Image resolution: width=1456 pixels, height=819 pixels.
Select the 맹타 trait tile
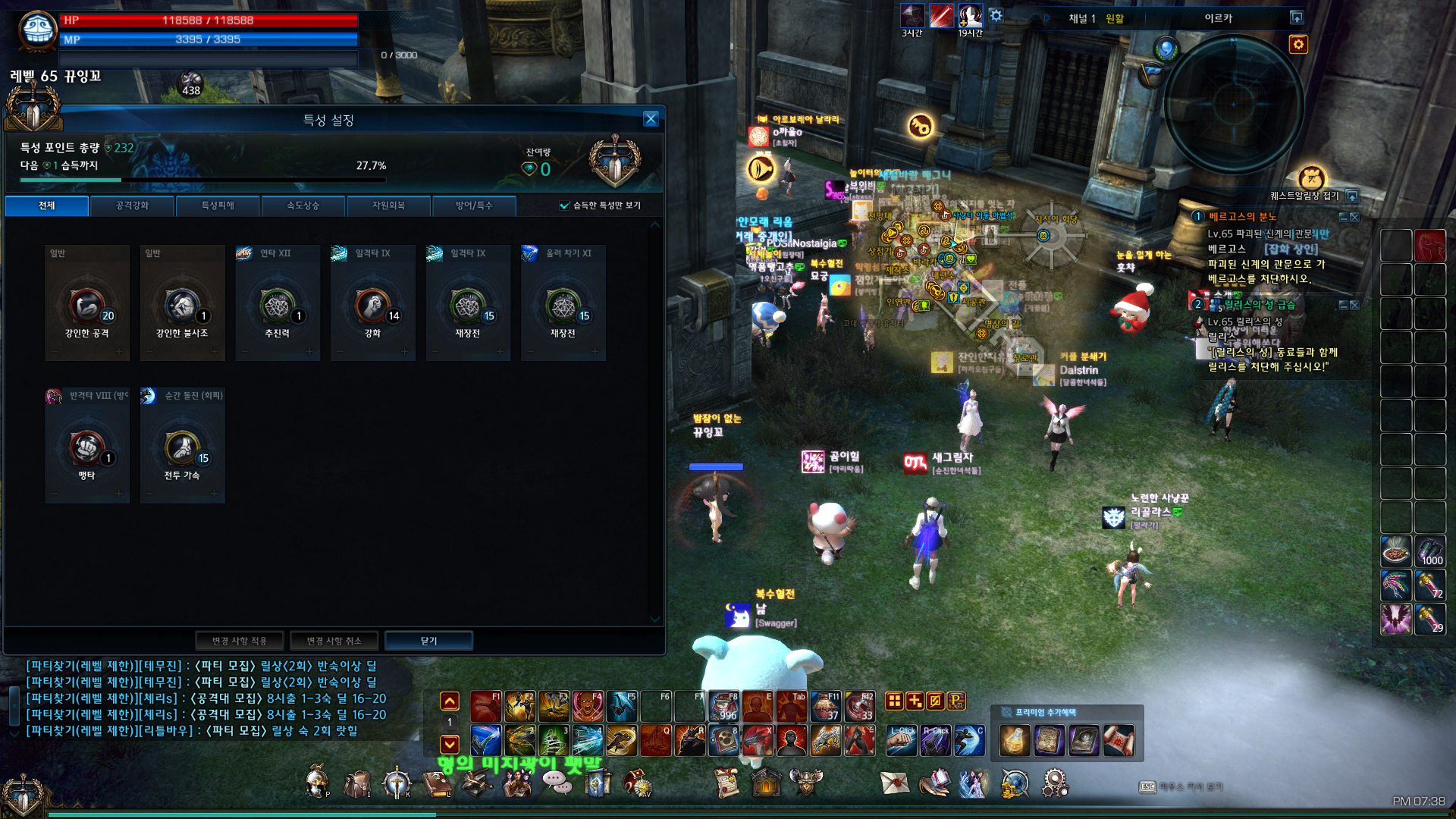(x=87, y=447)
